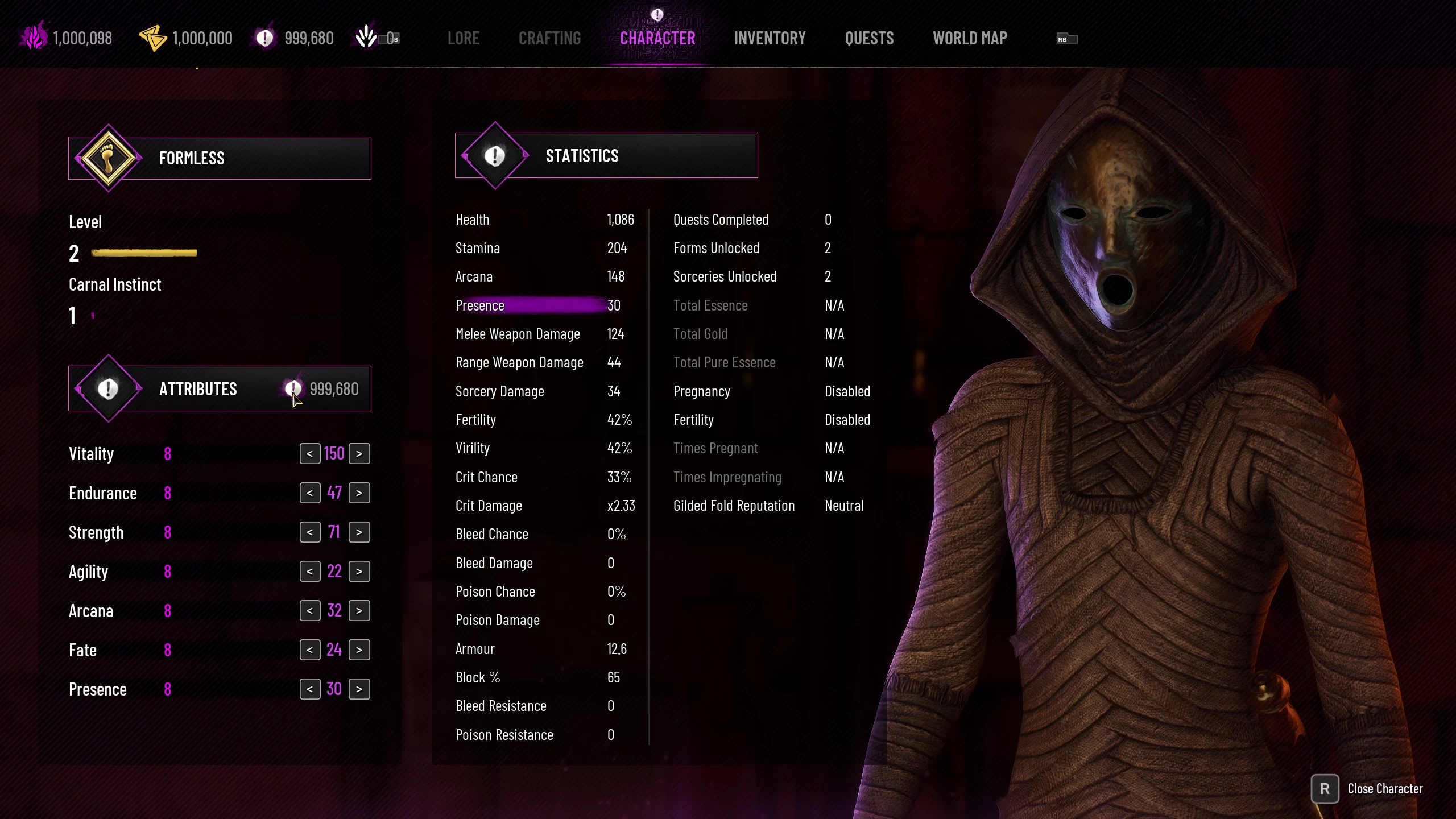Lower the Endurance attribute value
This screenshot has width=1456, height=819.
(310, 493)
